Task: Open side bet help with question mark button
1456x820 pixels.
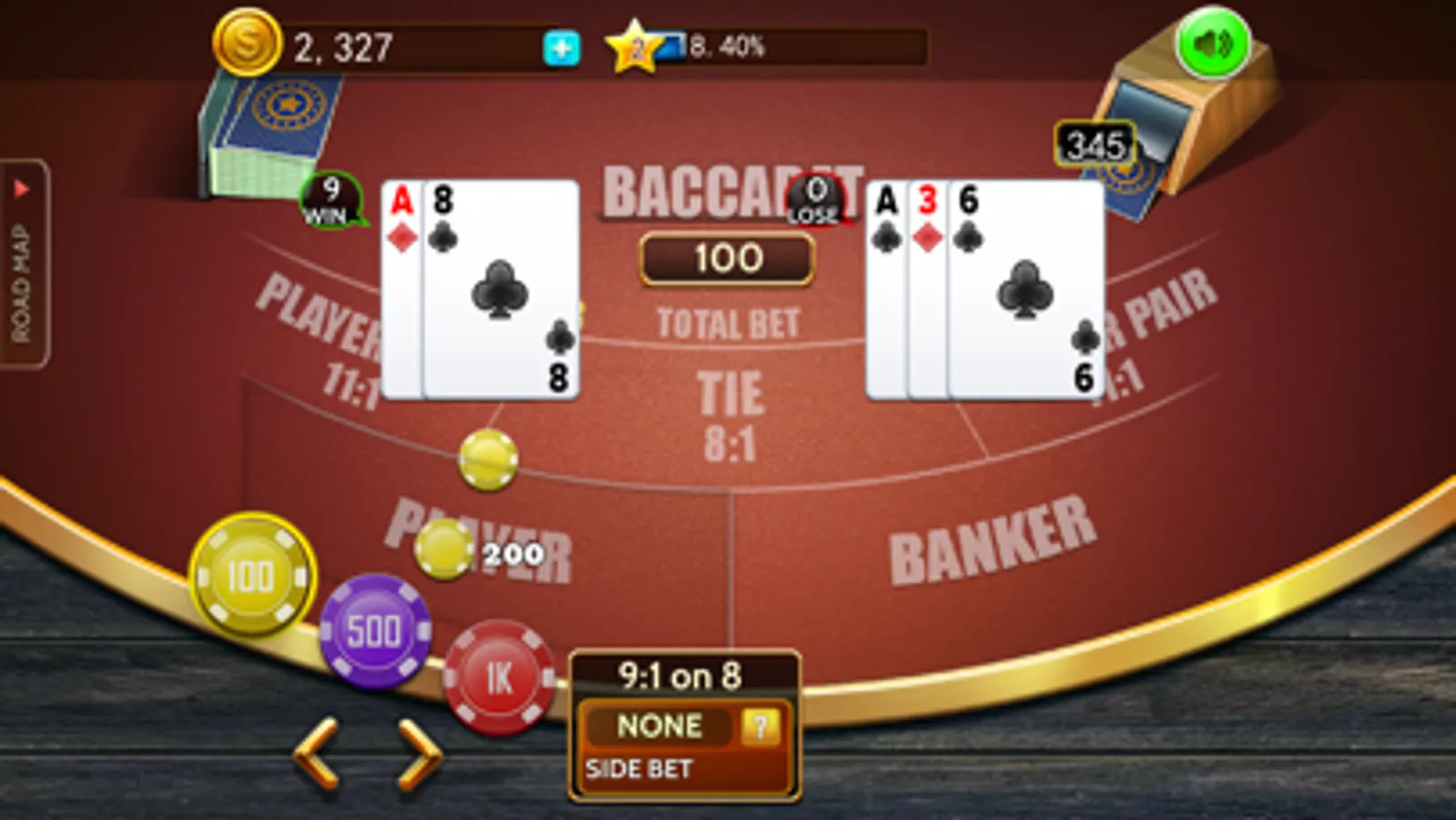Action: pos(761,726)
